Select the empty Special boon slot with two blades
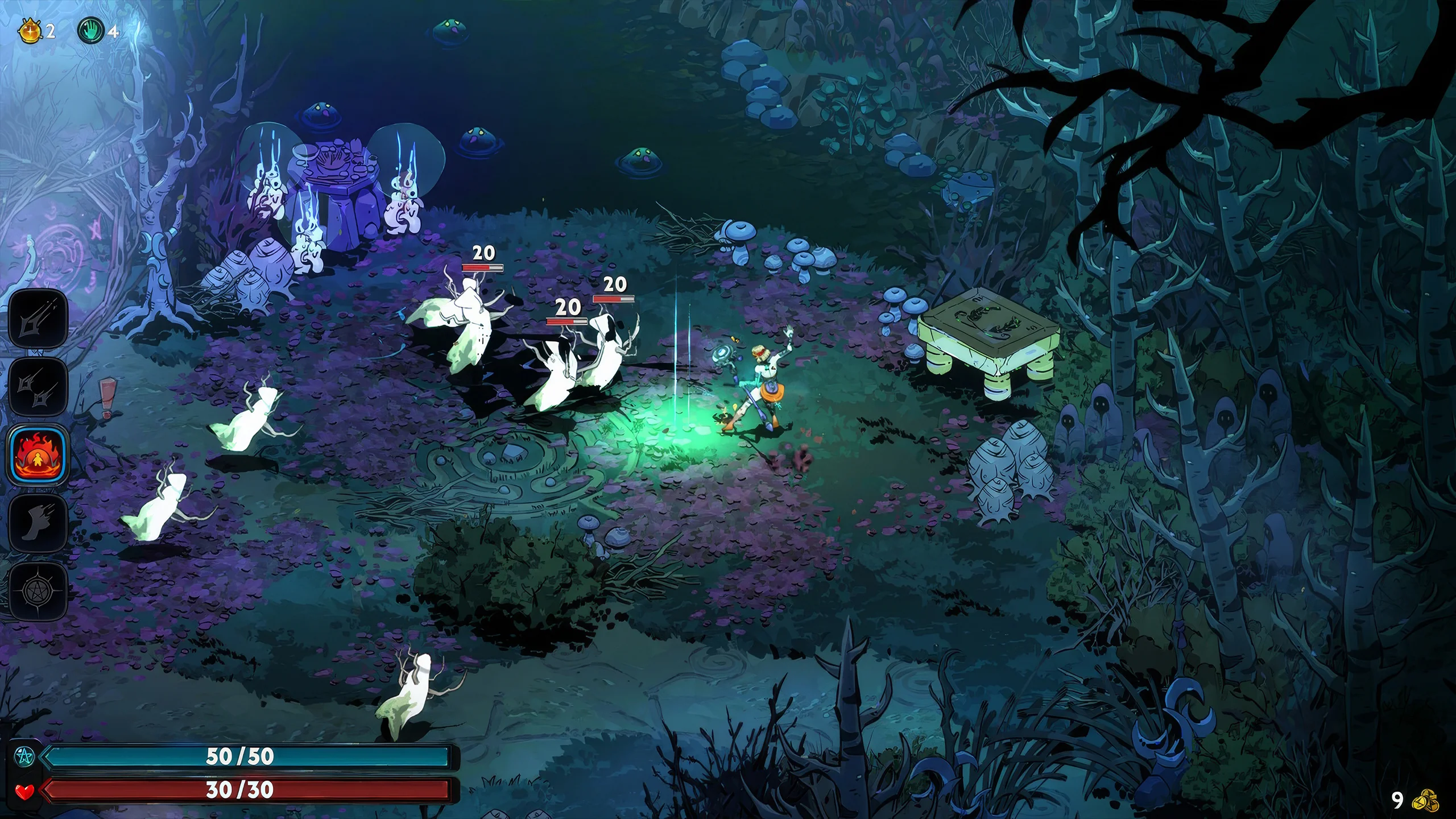 pyautogui.click(x=38, y=387)
